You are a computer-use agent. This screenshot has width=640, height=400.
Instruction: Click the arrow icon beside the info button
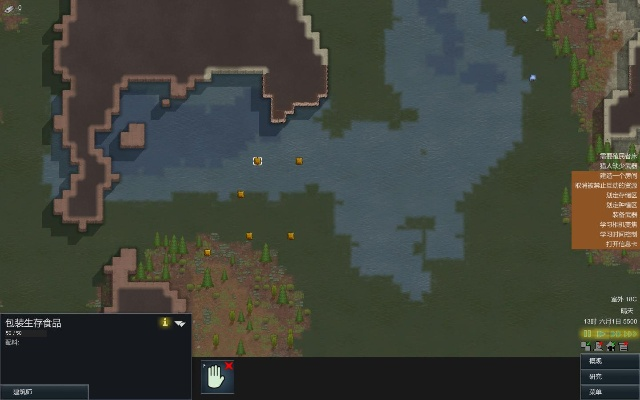click(x=181, y=323)
